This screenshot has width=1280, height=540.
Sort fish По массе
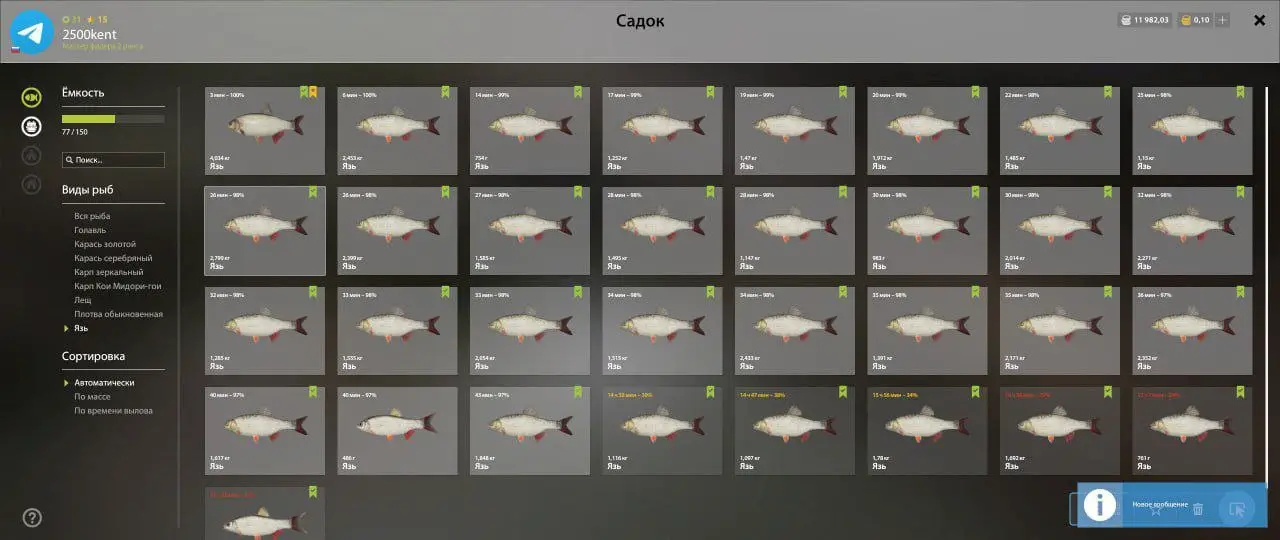point(92,397)
